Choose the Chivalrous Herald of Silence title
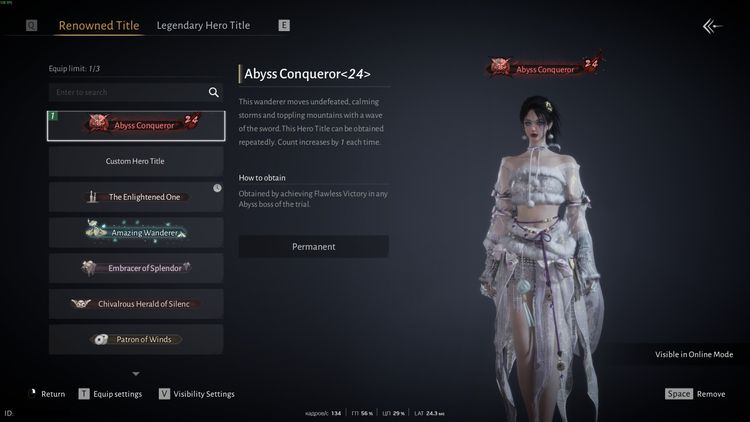750x422 pixels. click(x=136, y=304)
